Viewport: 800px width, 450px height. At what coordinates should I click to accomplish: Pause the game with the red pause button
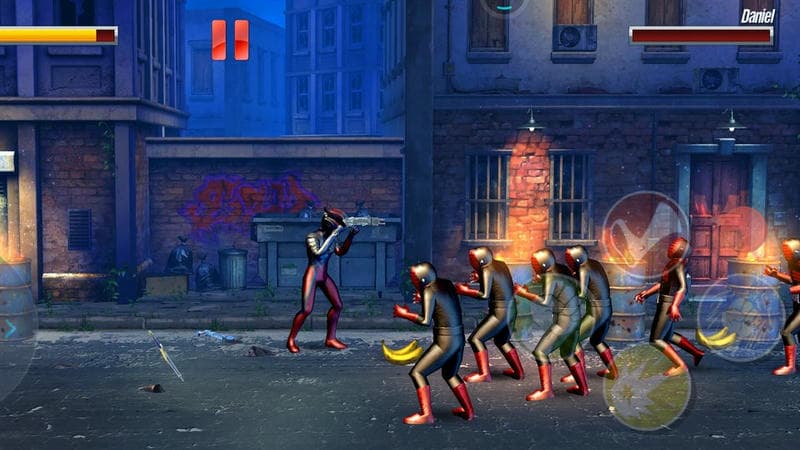230,40
